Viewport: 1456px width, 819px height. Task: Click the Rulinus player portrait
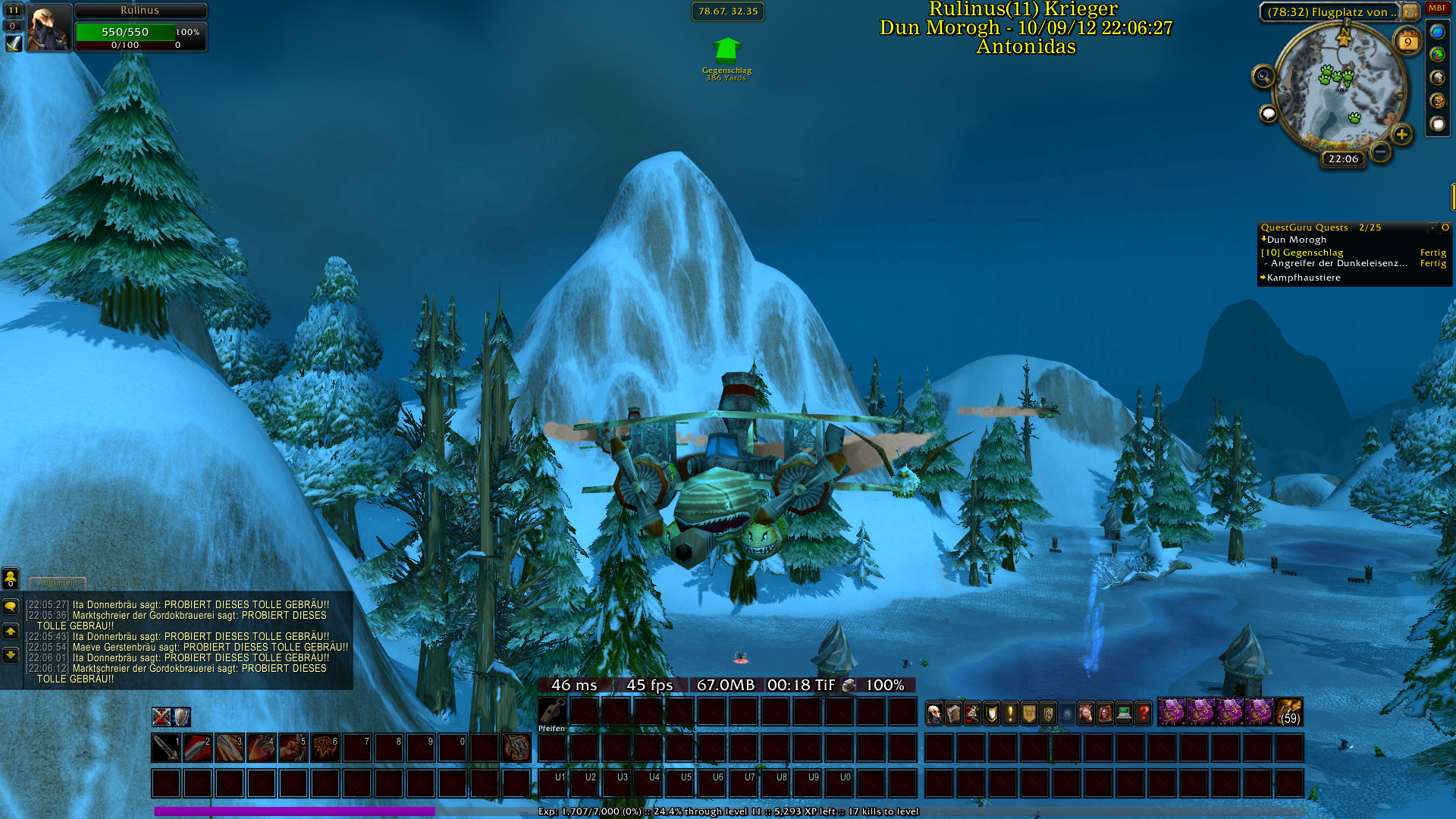click(x=49, y=27)
